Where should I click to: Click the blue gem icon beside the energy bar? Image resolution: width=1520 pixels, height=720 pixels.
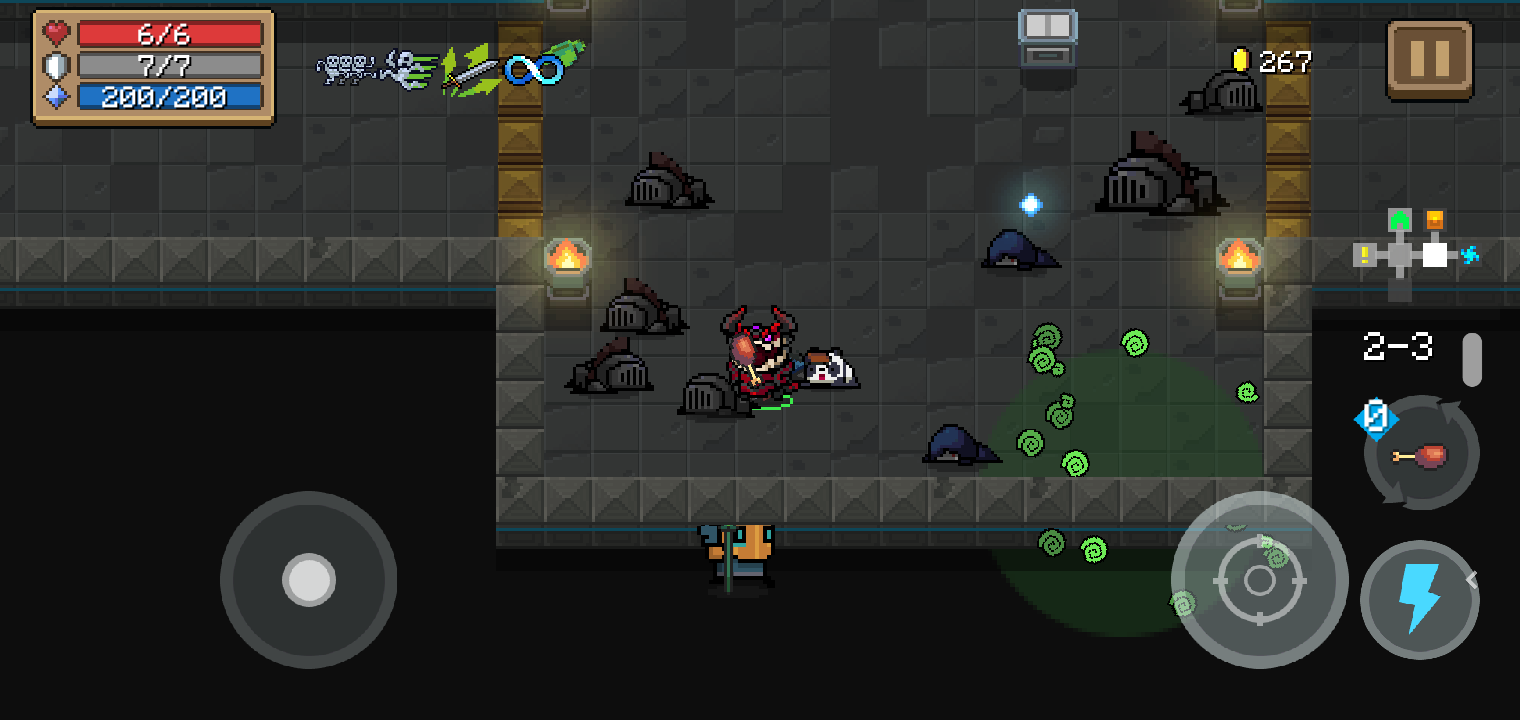56,97
